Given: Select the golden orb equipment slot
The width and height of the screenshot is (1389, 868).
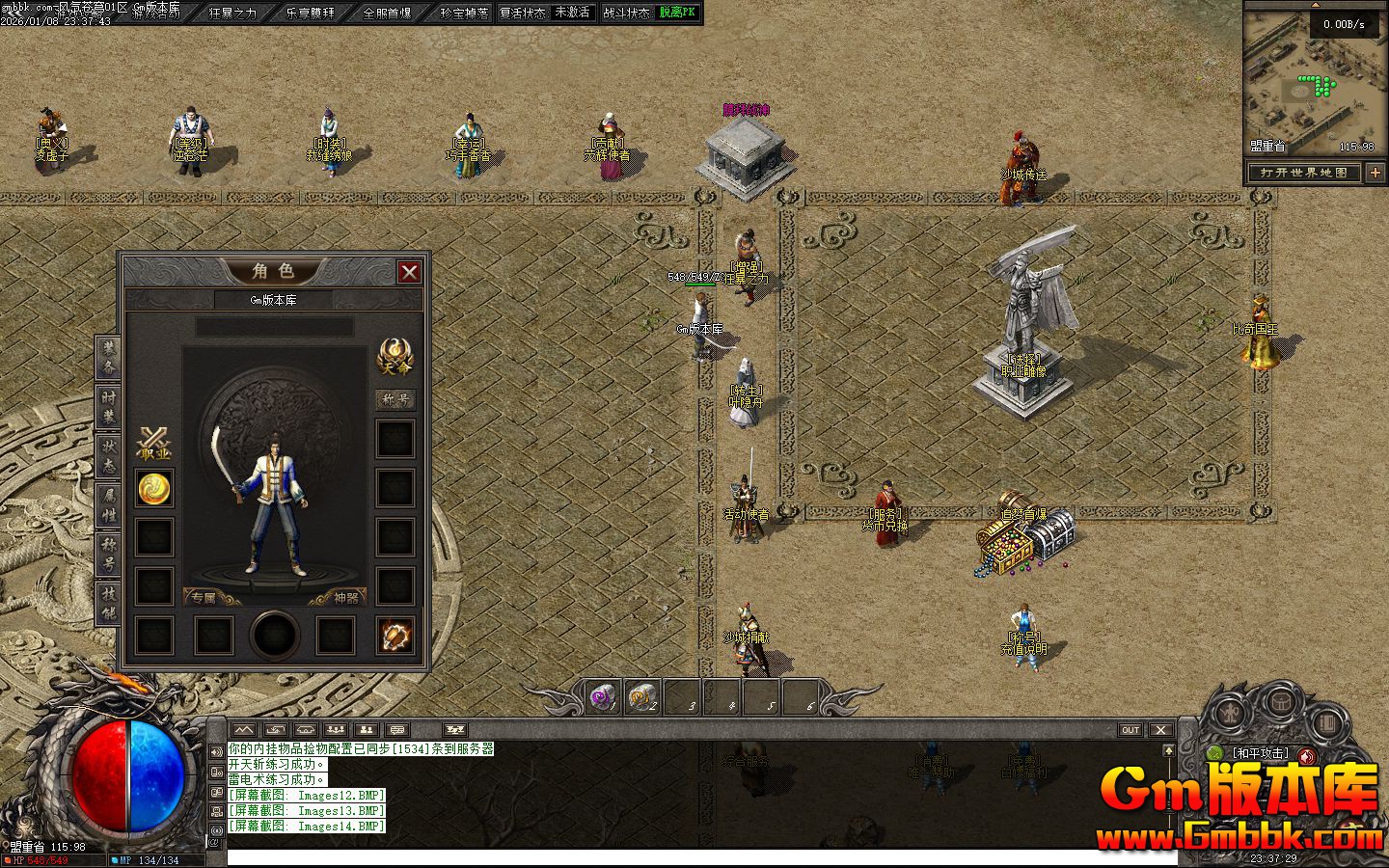Looking at the screenshot, I should [x=154, y=489].
